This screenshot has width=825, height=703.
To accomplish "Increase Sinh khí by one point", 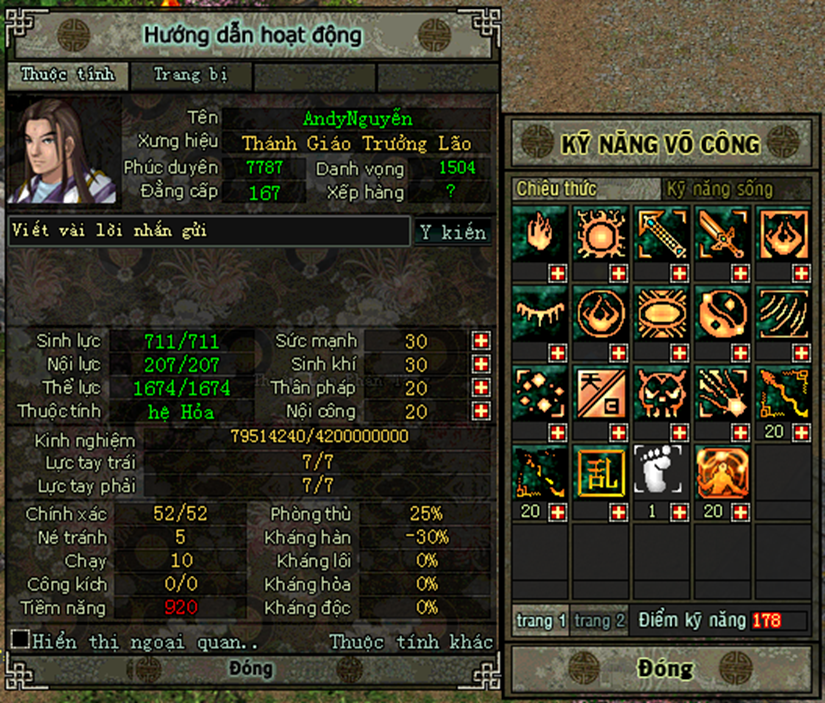I will coord(482,365).
